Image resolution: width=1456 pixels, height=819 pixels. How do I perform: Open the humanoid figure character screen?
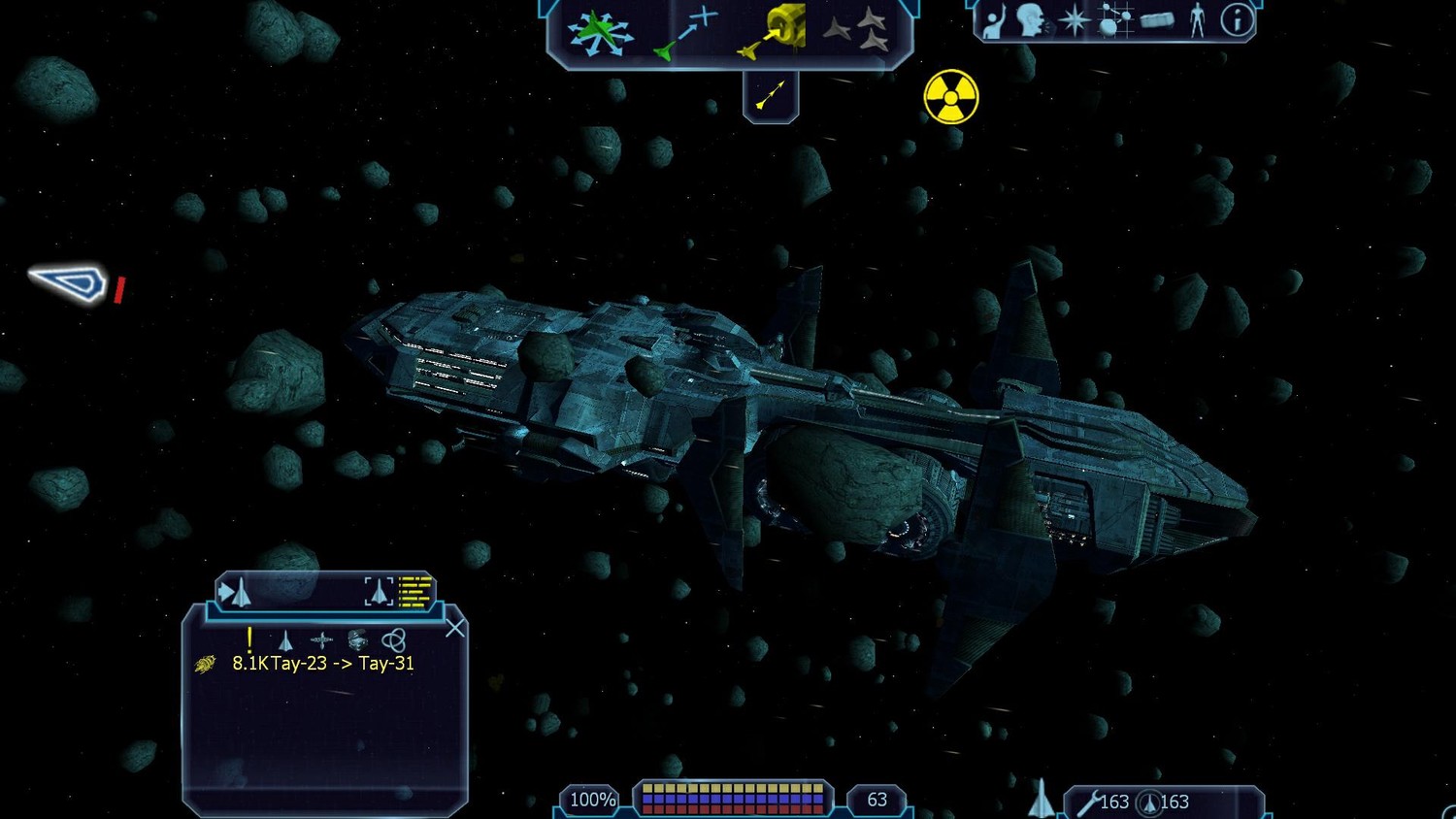pos(1197,20)
